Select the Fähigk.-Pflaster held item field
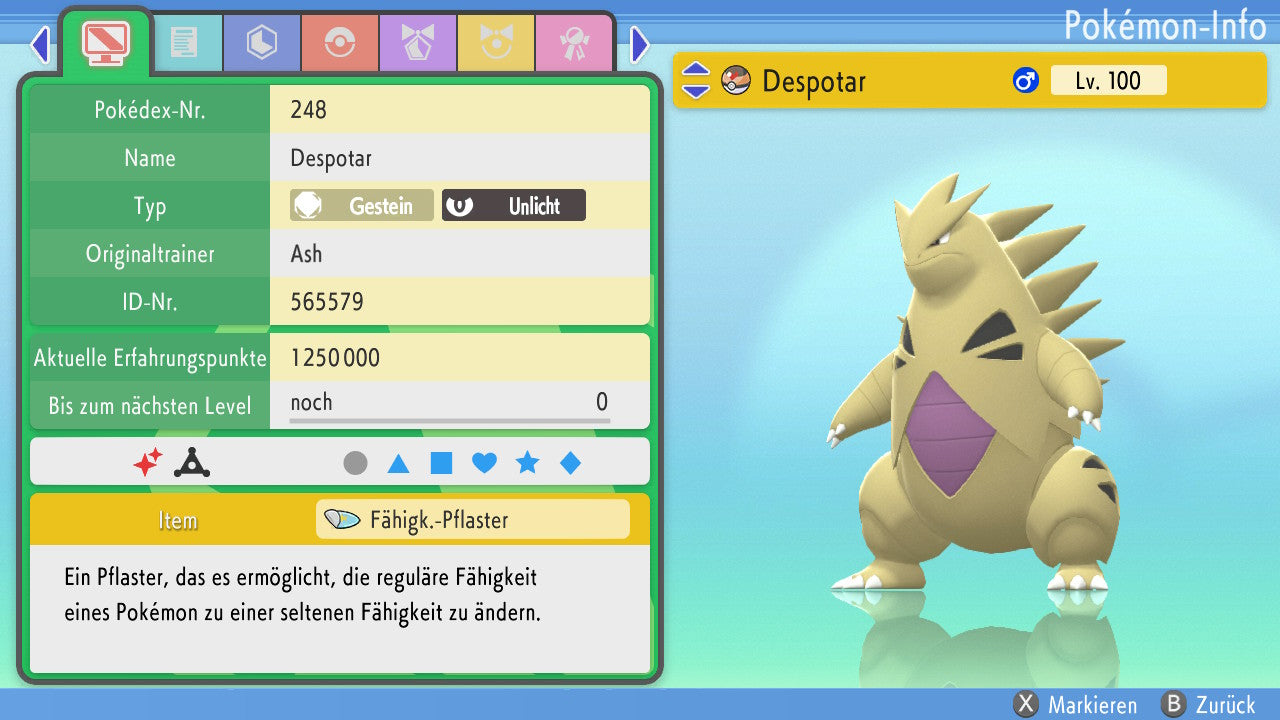Screen dimensions: 1280x720 point(472,520)
